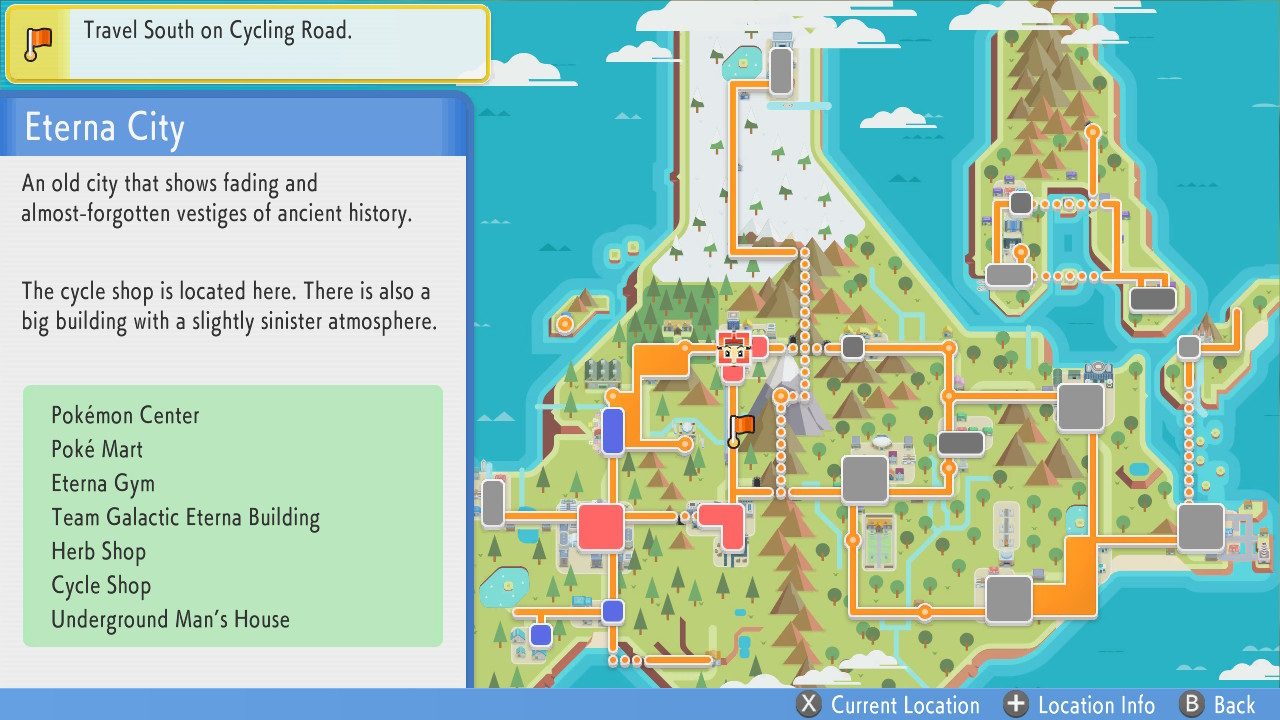Screen dimensions: 1280x720
Task: Click the Eterna City face marker
Action: coord(735,350)
